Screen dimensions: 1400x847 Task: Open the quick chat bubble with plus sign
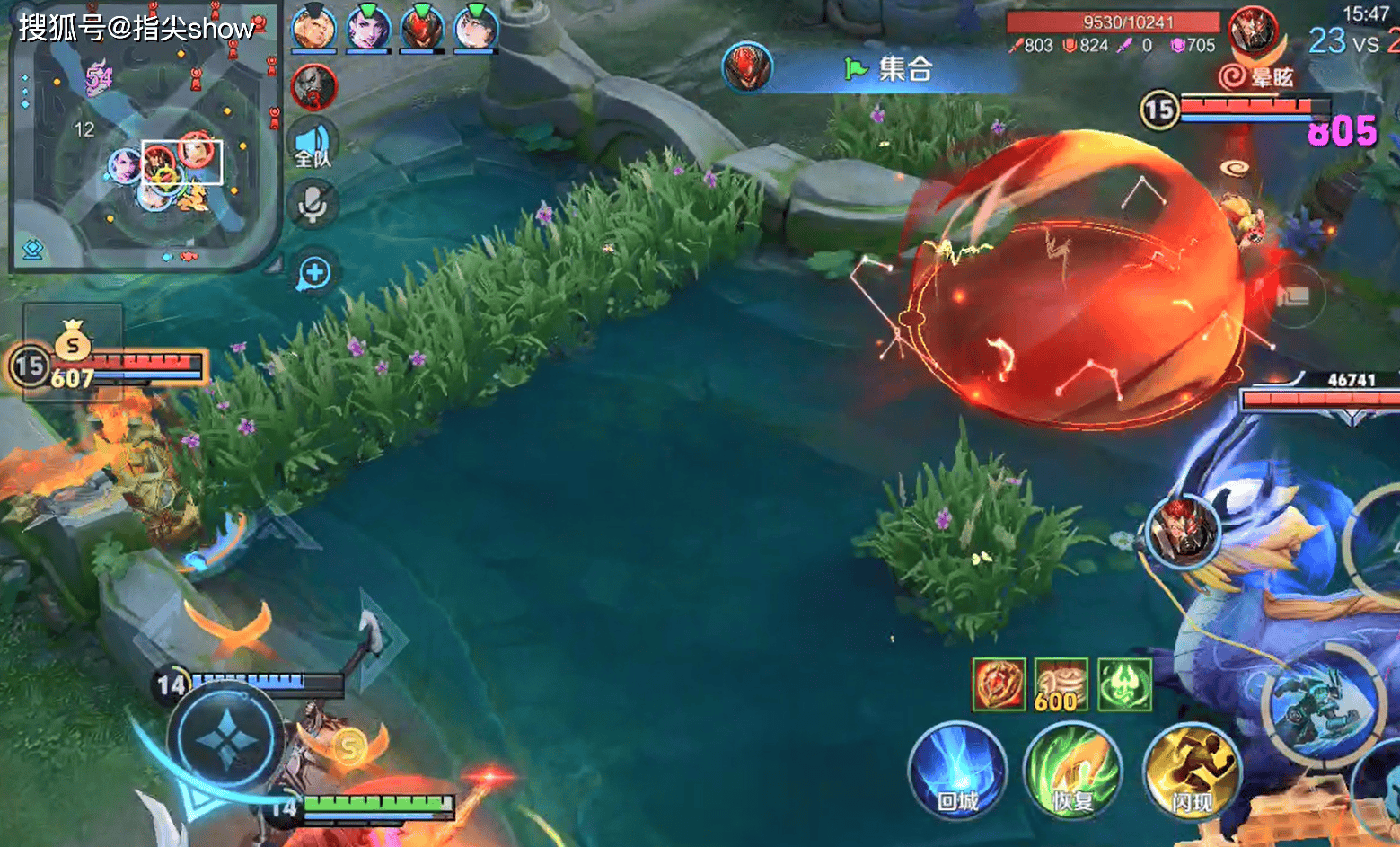click(x=313, y=273)
